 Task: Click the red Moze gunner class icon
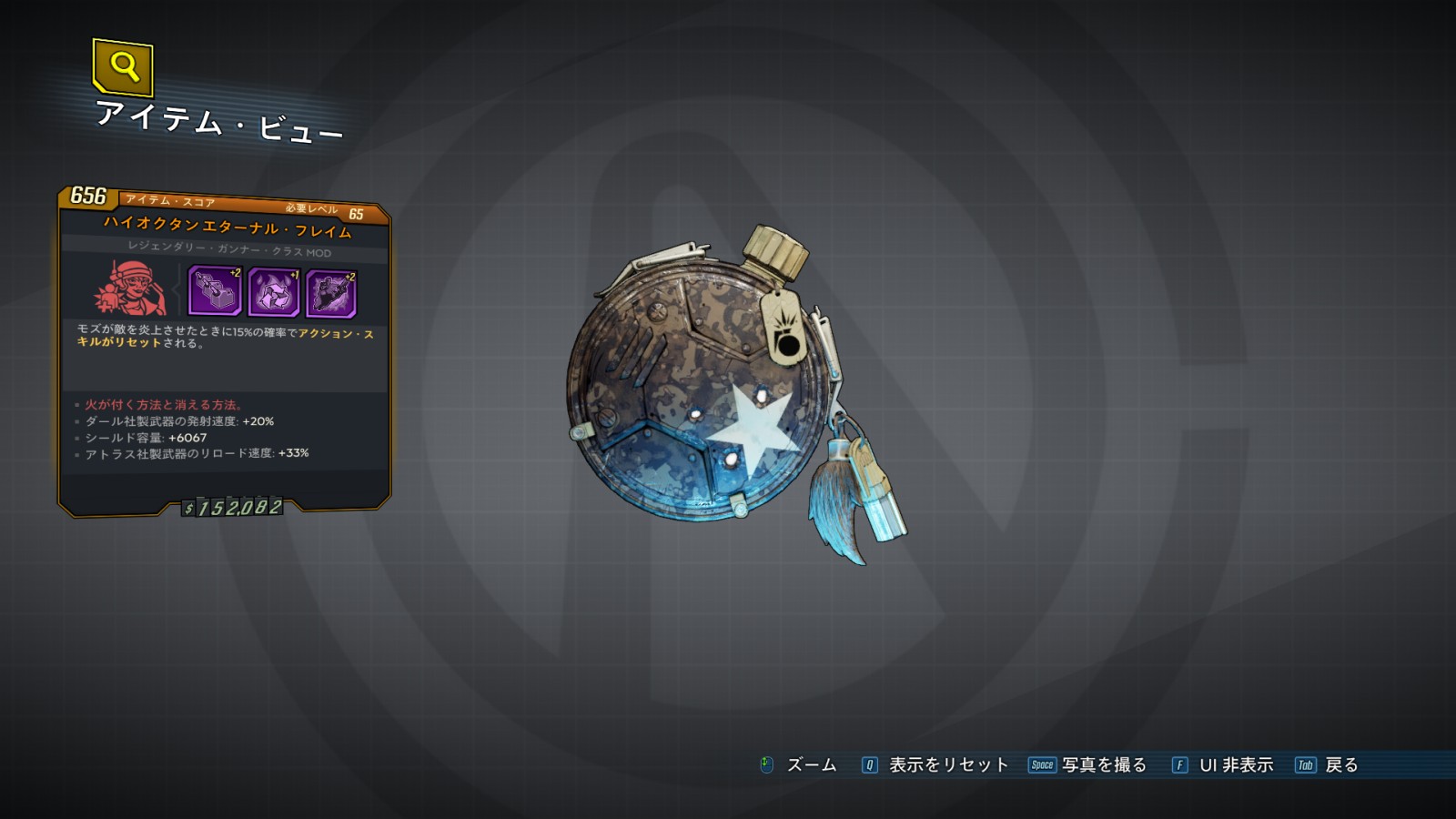(x=130, y=288)
